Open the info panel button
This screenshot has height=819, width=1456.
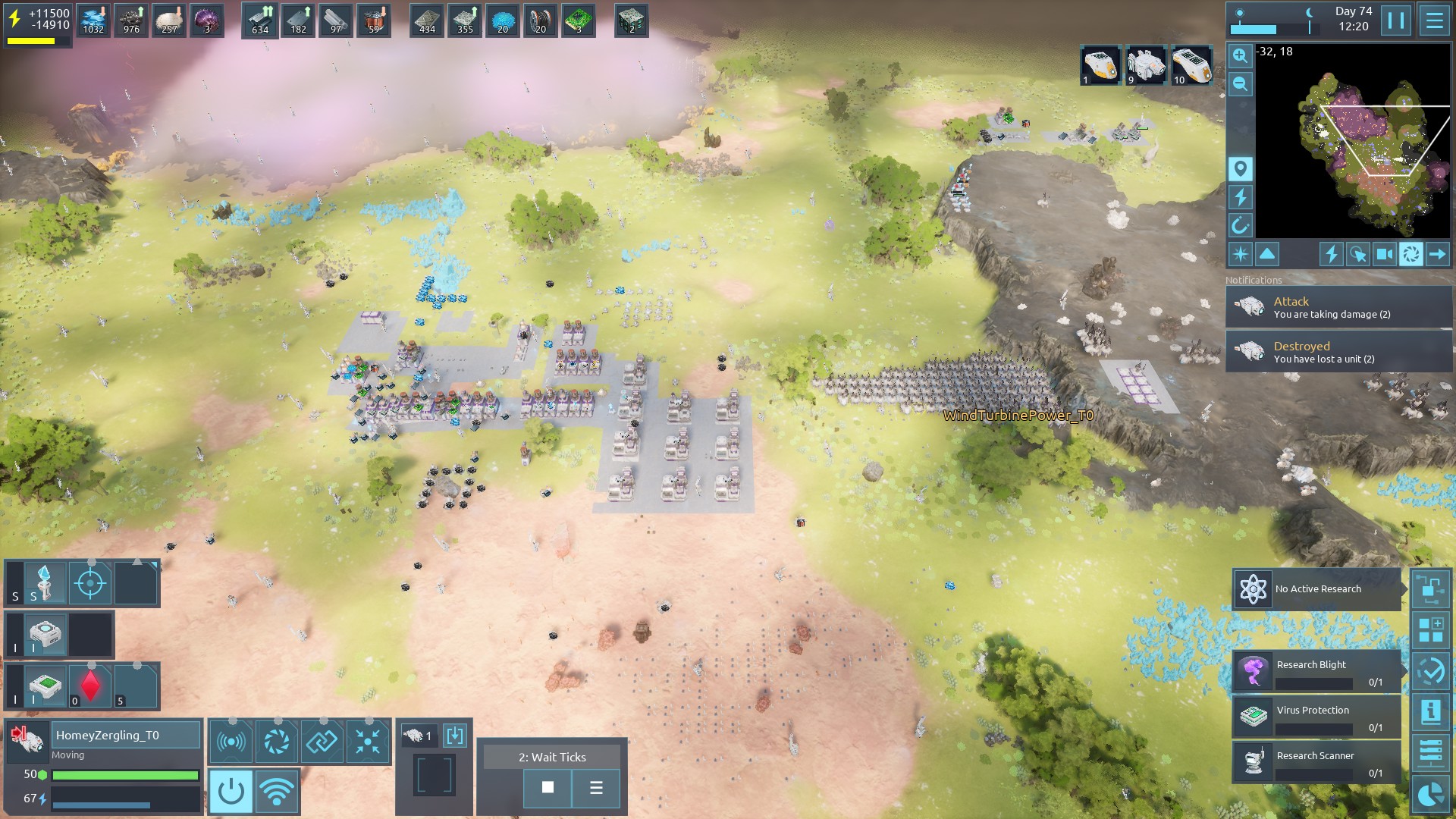[x=1430, y=711]
